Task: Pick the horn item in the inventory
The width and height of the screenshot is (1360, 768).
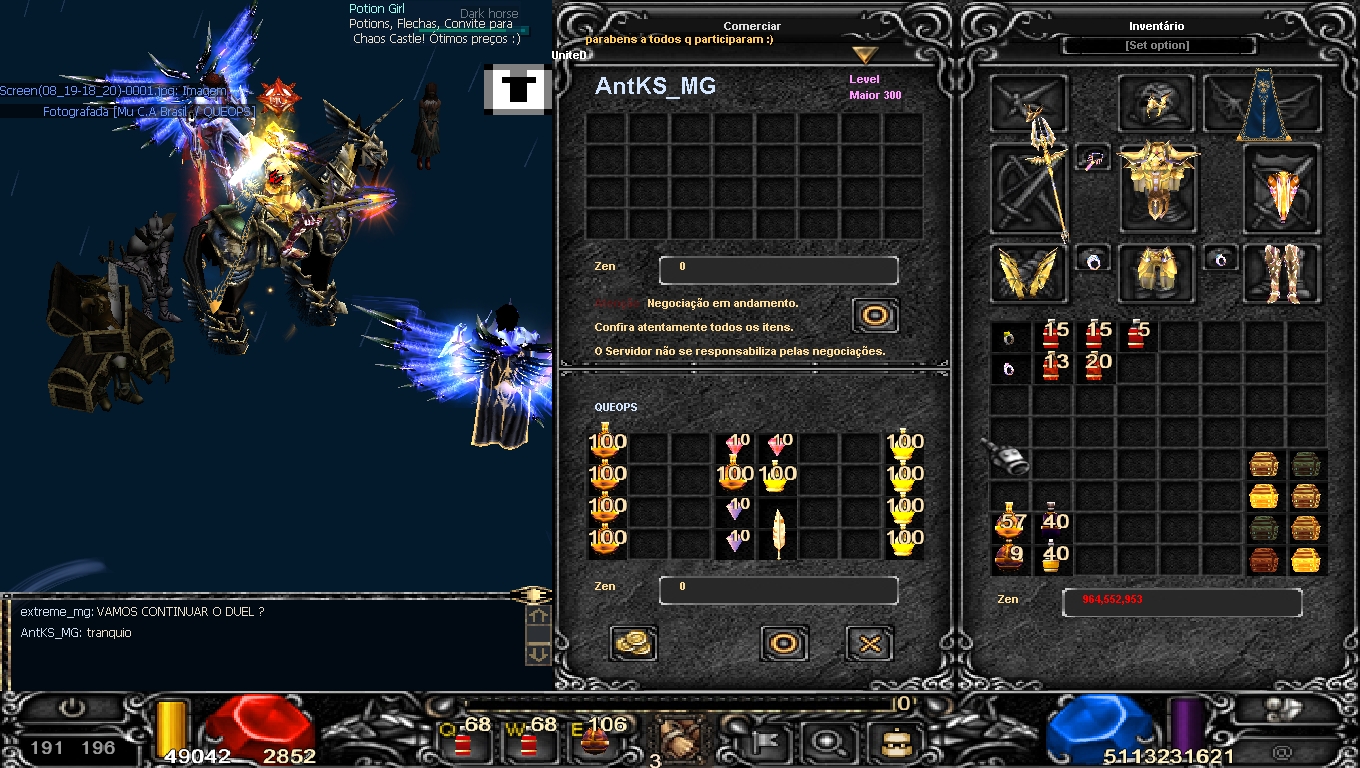Action: tap(1008, 457)
